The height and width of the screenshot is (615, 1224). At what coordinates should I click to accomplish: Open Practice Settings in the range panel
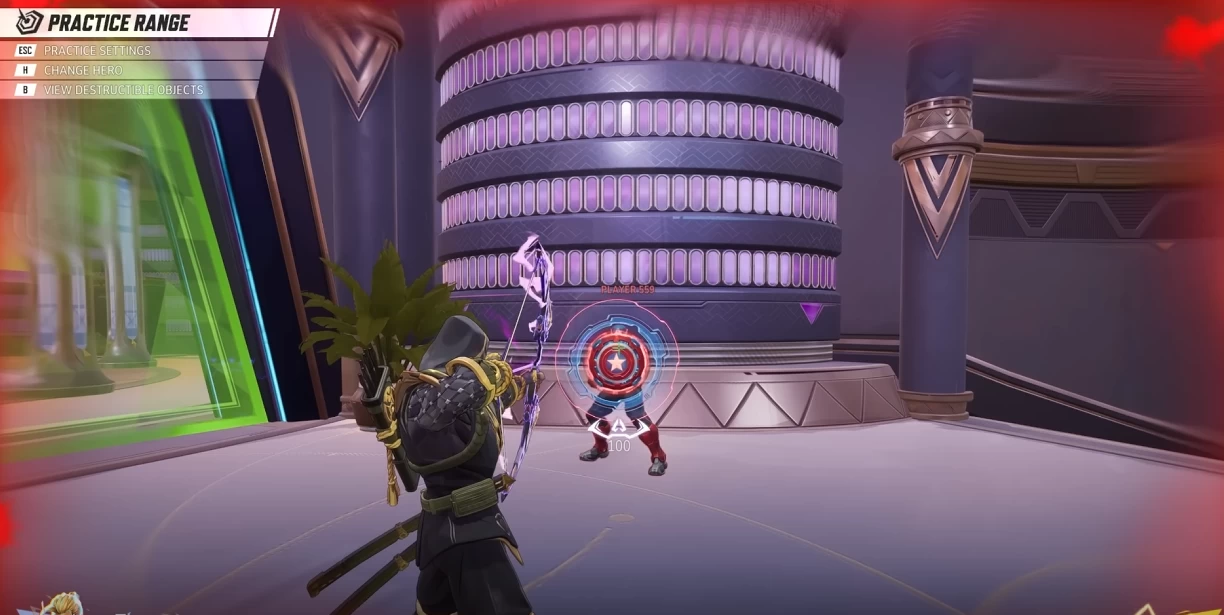click(x=97, y=50)
